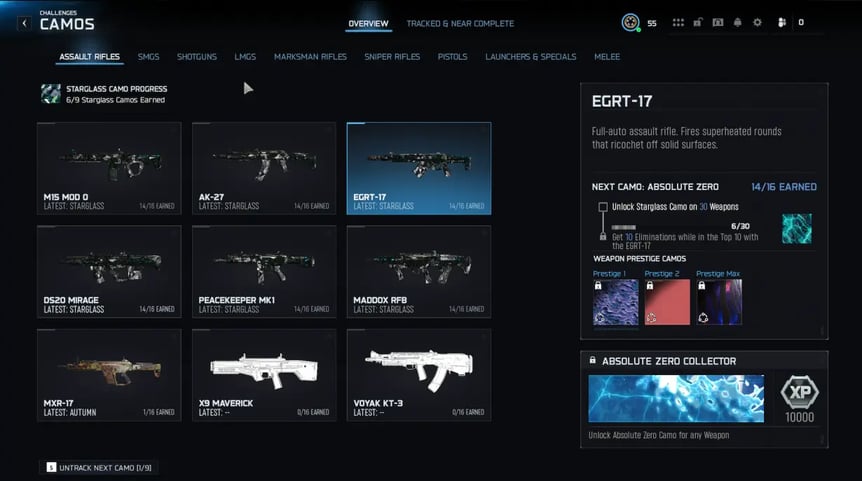Switch to the Melee category
Screen dimensions: 862x481
(606, 57)
